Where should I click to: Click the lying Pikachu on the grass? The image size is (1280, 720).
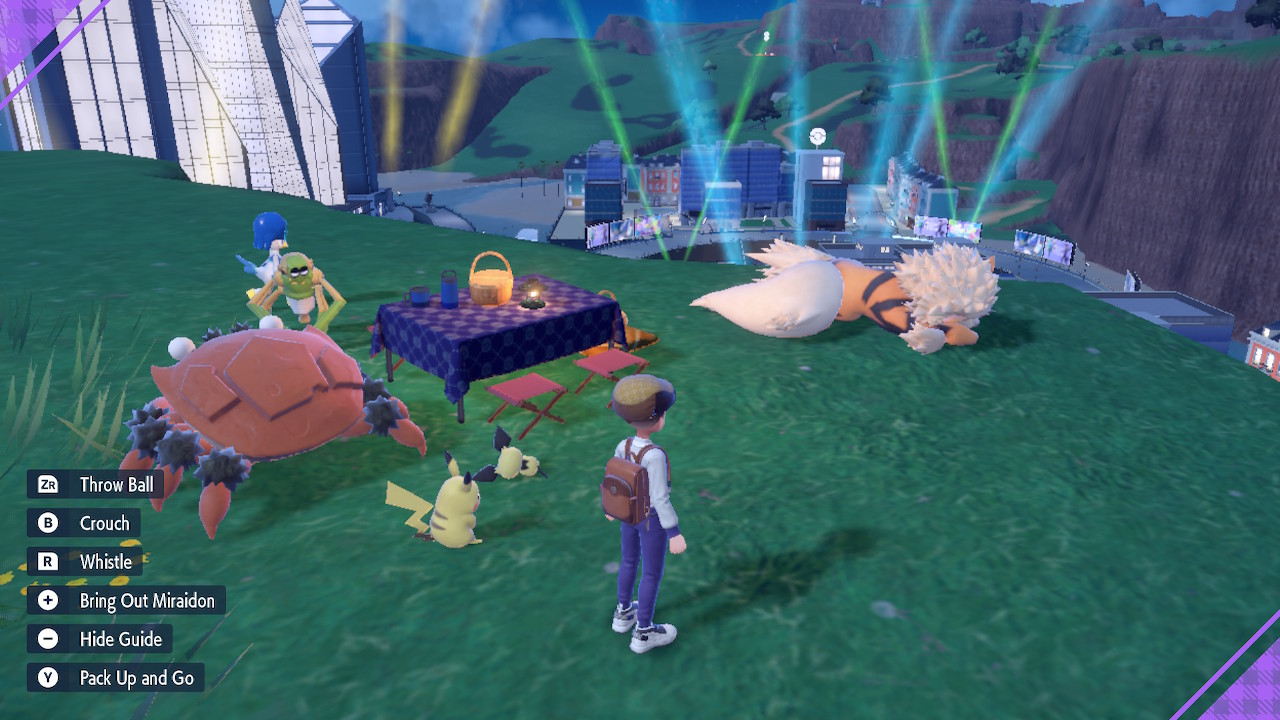tap(510, 460)
